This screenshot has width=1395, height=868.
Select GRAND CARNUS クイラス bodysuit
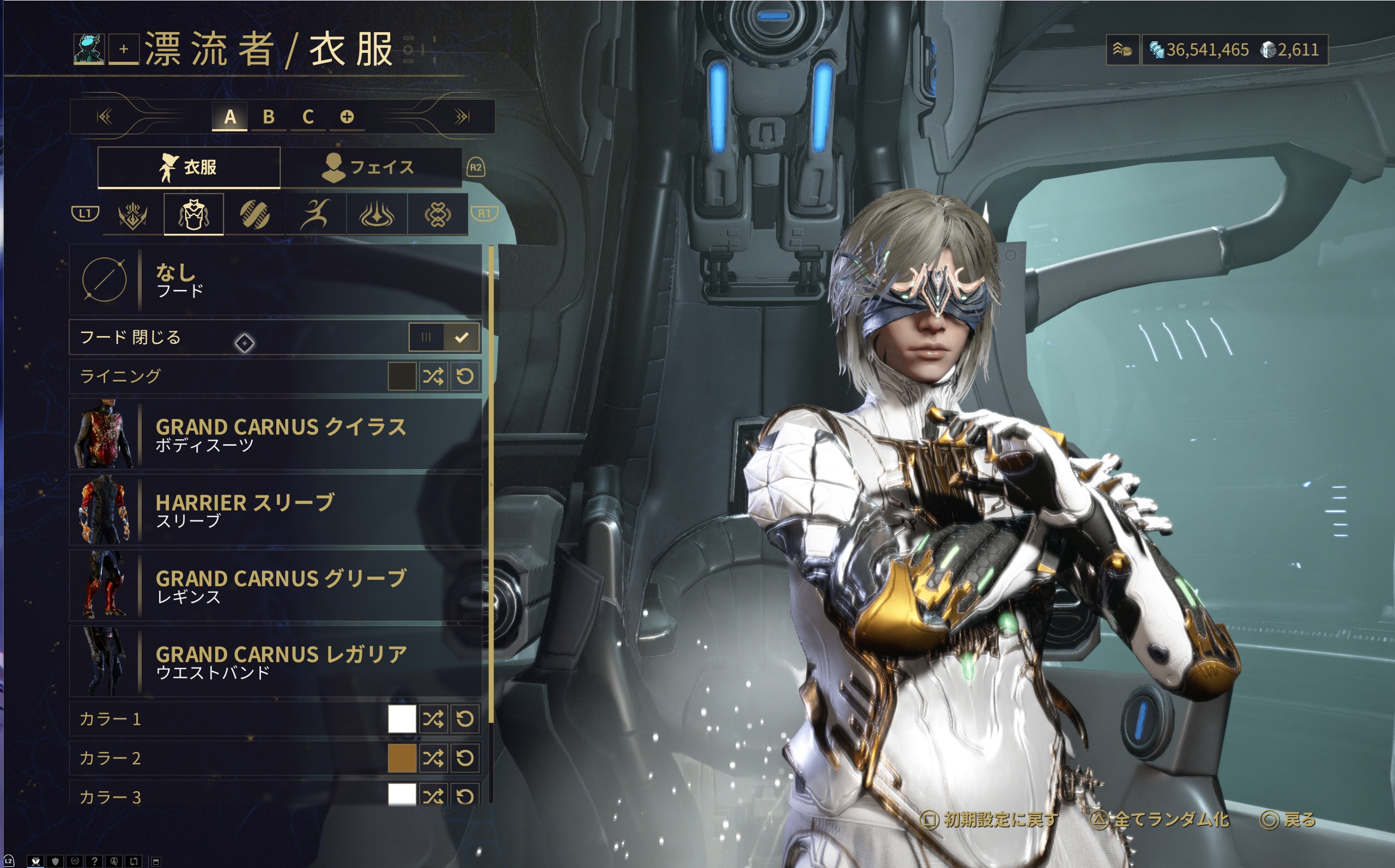[x=276, y=435]
